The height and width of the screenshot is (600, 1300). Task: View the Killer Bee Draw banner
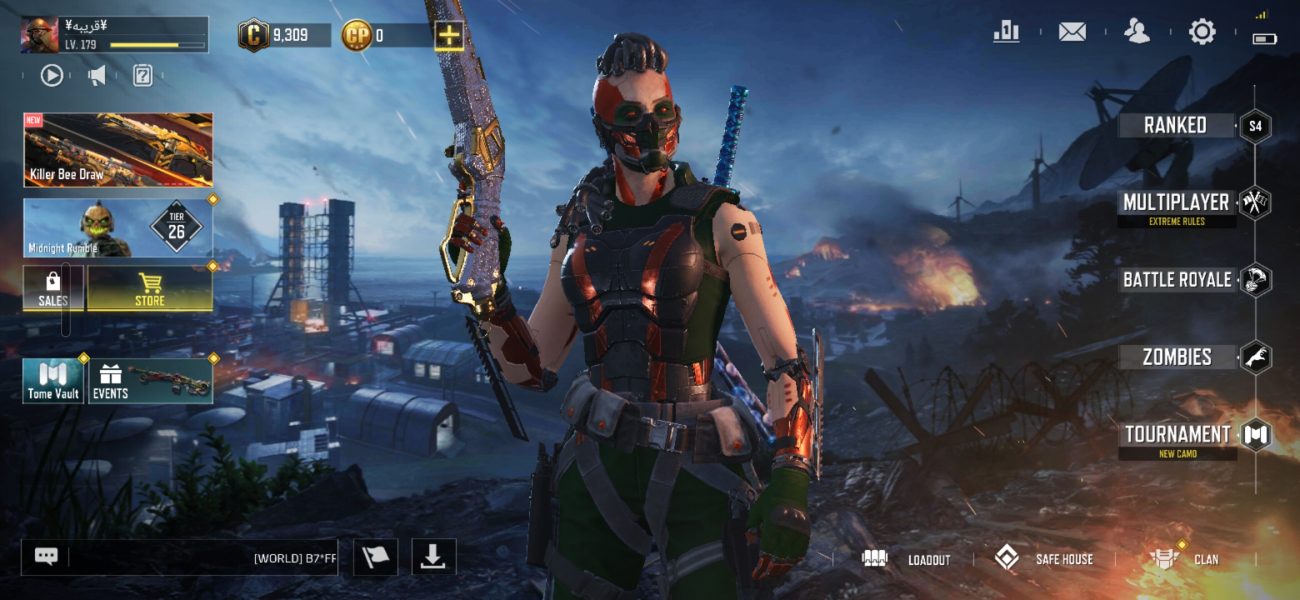tap(118, 150)
